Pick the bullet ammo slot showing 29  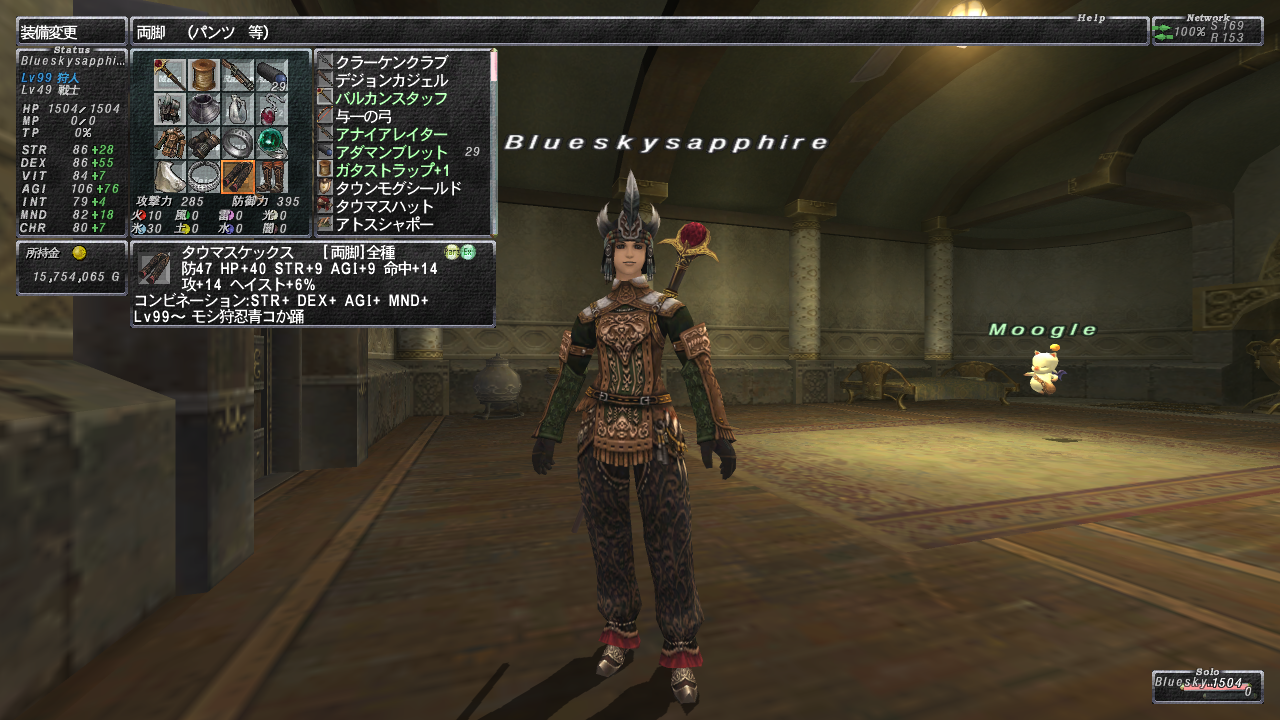point(272,75)
